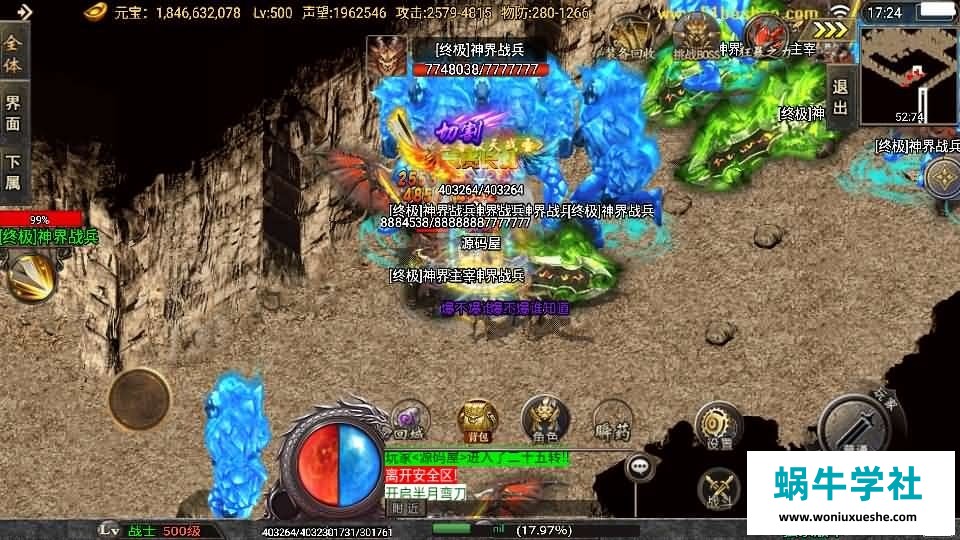This screenshot has width=960, height=540.
Task: Select the 神界战兵 target portrait
Action: tap(387, 57)
